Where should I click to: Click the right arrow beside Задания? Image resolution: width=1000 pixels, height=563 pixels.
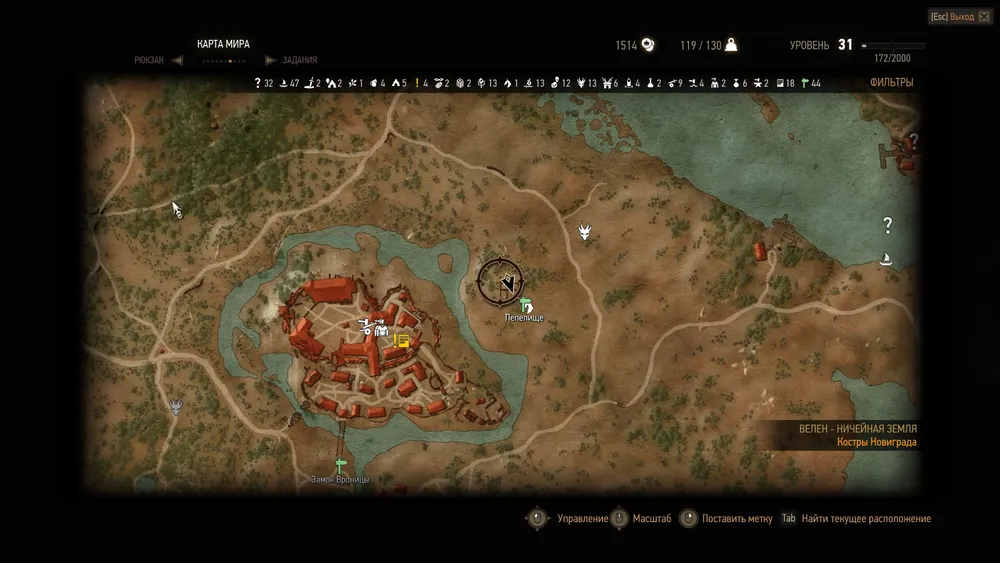(269, 60)
